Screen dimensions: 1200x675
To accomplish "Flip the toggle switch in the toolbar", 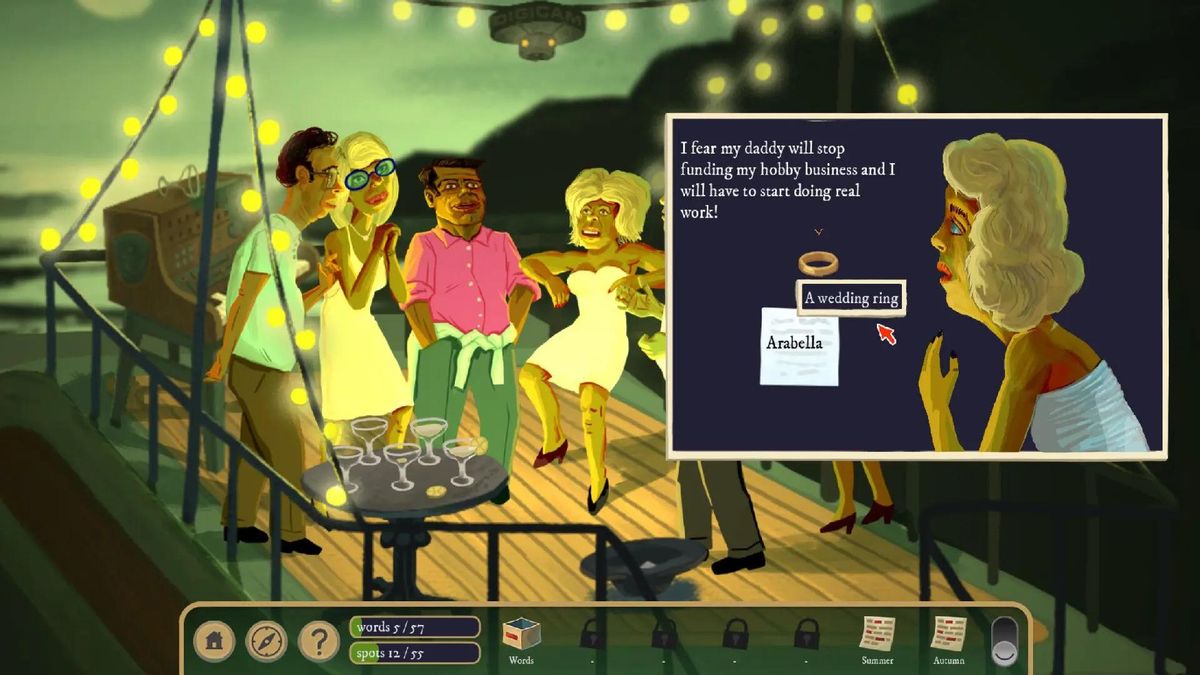I will tap(1005, 640).
